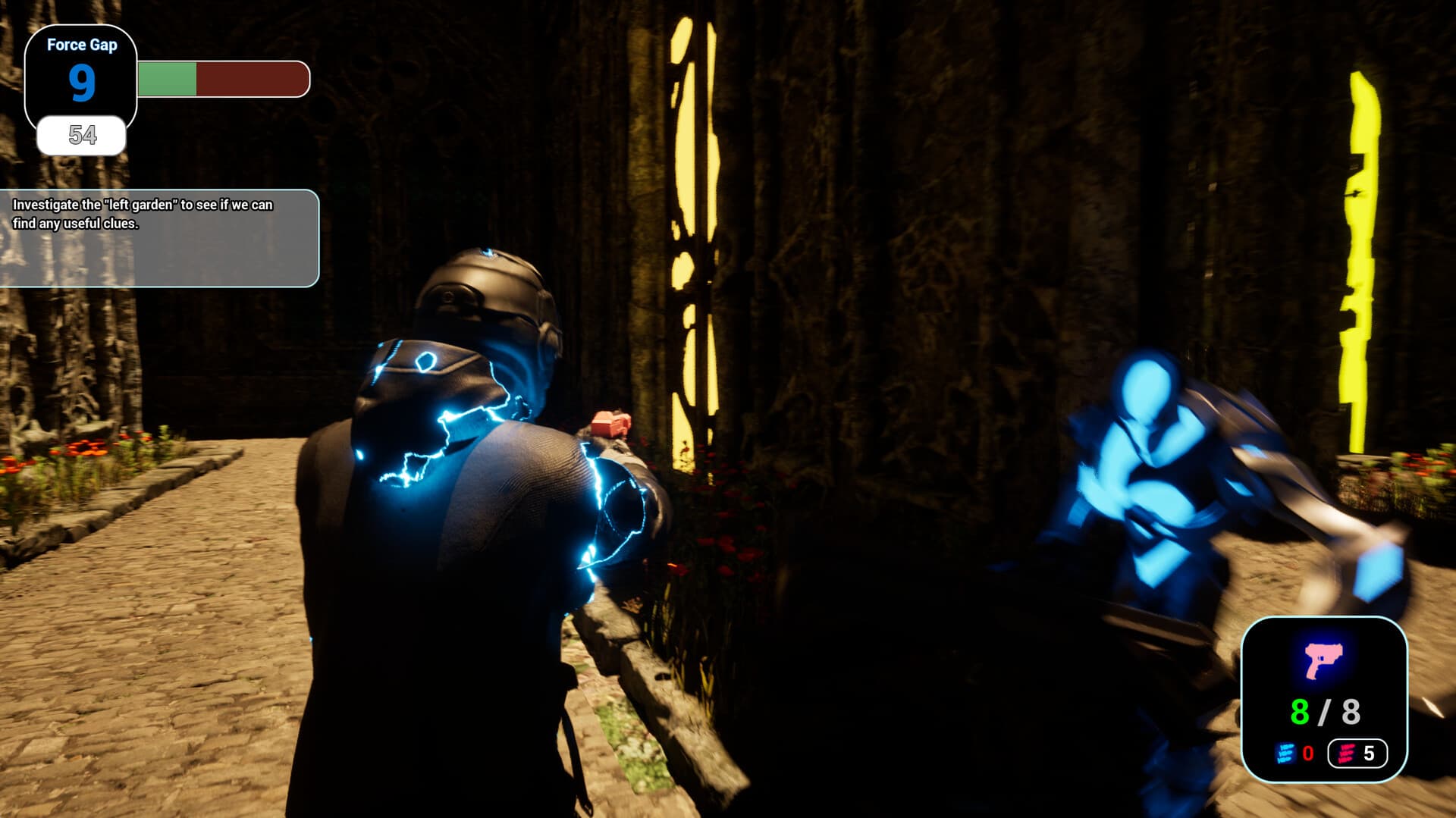The image size is (1456, 818).
Task: Select the Force Gap header label
Action: (x=82, y=45)
